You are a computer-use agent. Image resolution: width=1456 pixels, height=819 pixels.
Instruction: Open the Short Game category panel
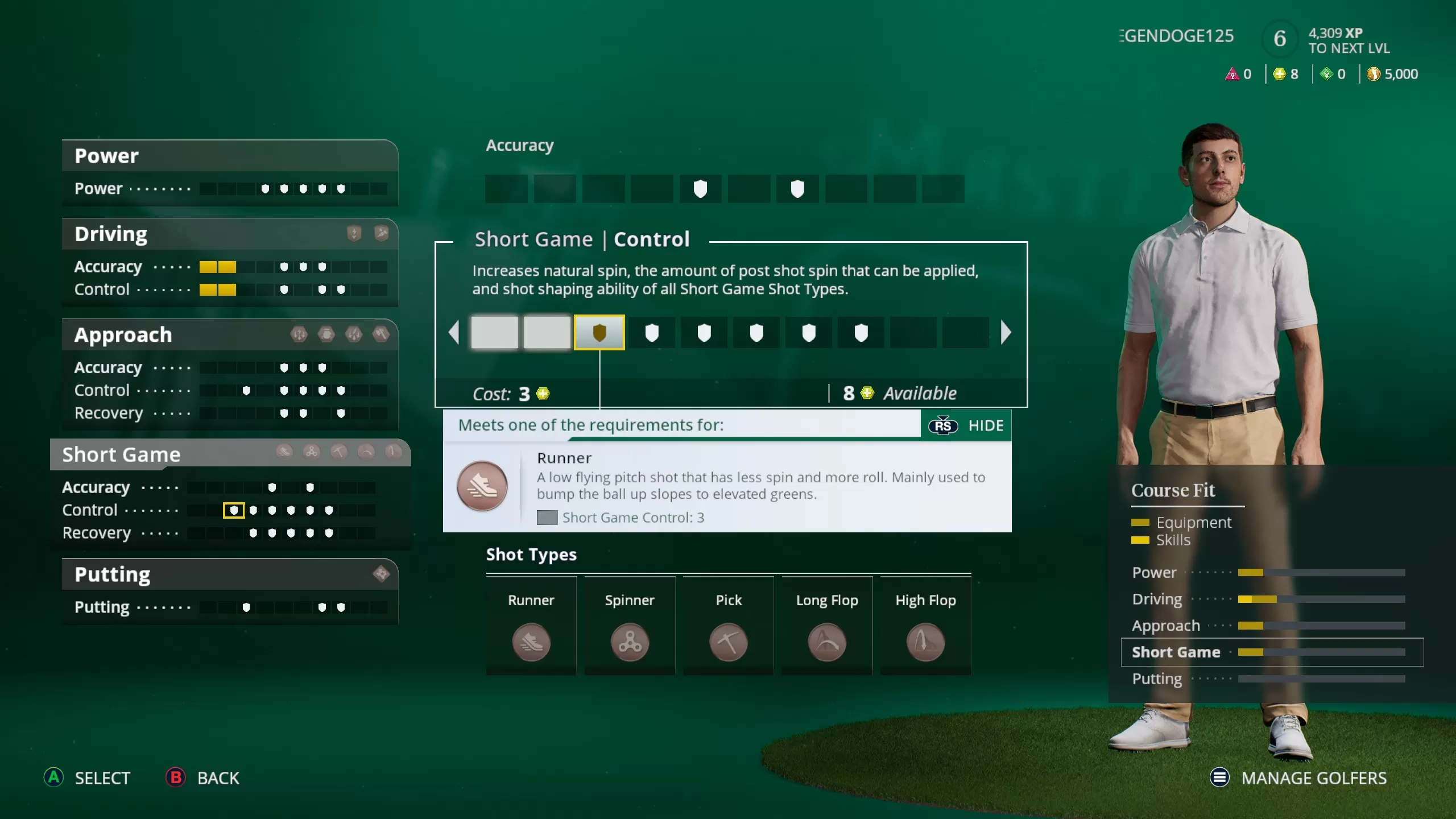coord(121,454)
